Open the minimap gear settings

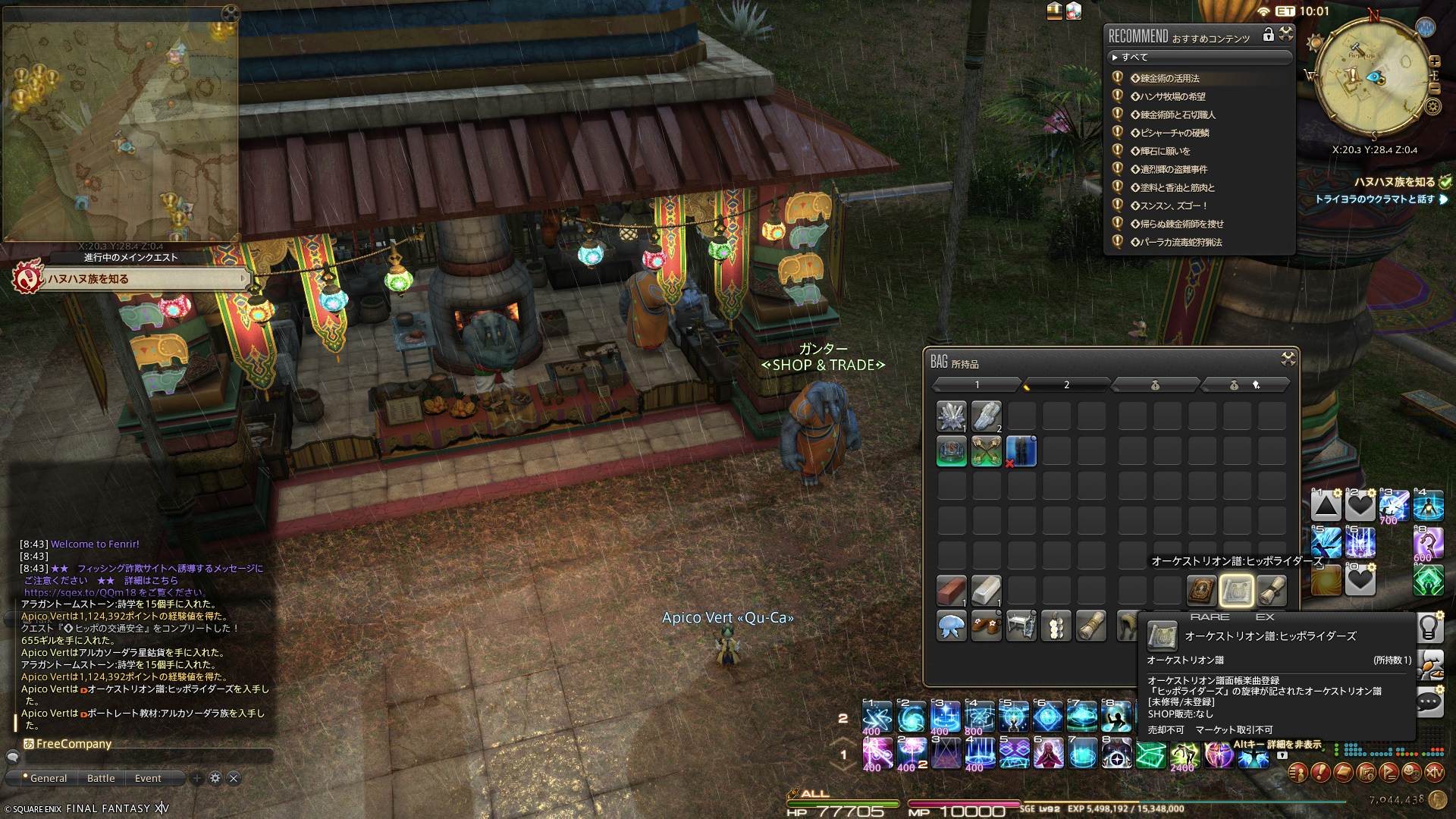pyautogui.click(x=1432, y=106)
